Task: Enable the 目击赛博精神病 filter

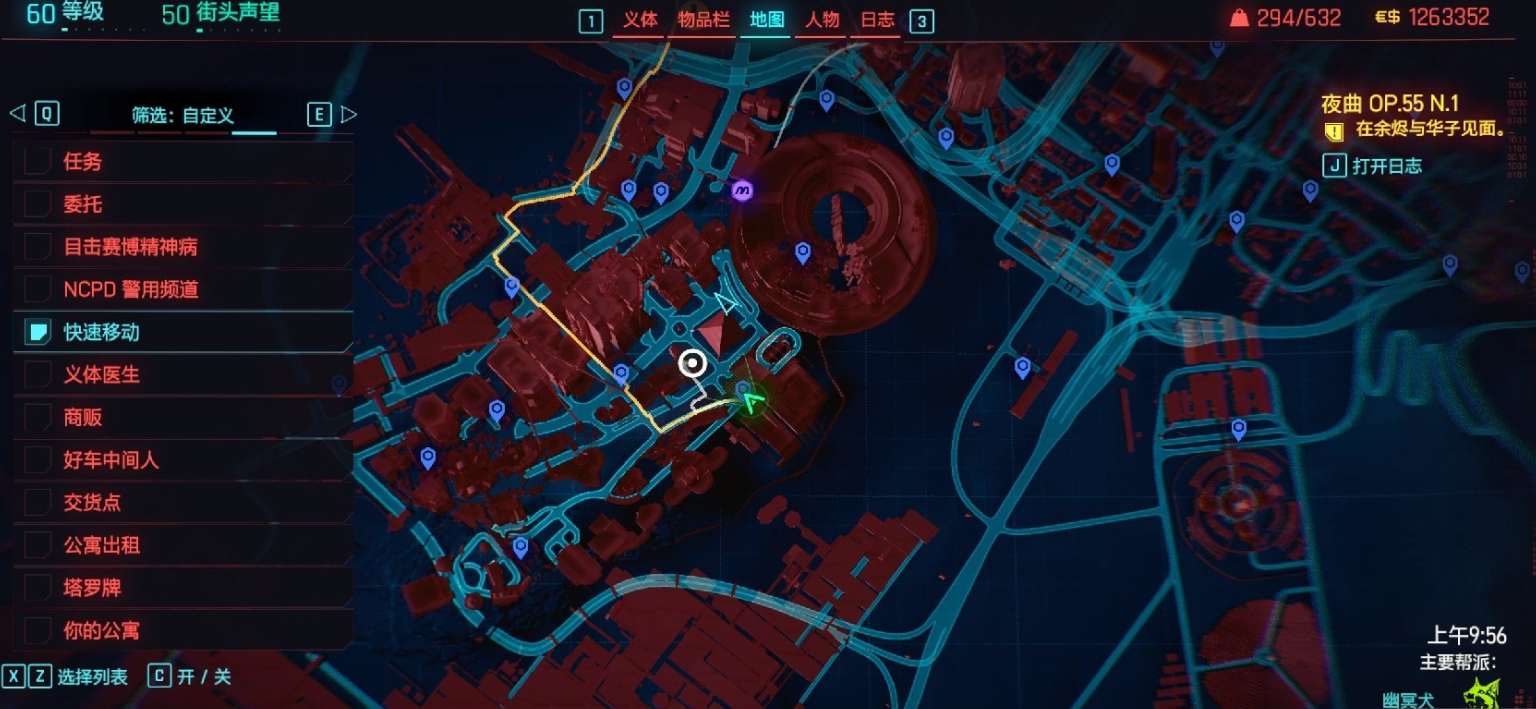Action: [x=38, y=247]
